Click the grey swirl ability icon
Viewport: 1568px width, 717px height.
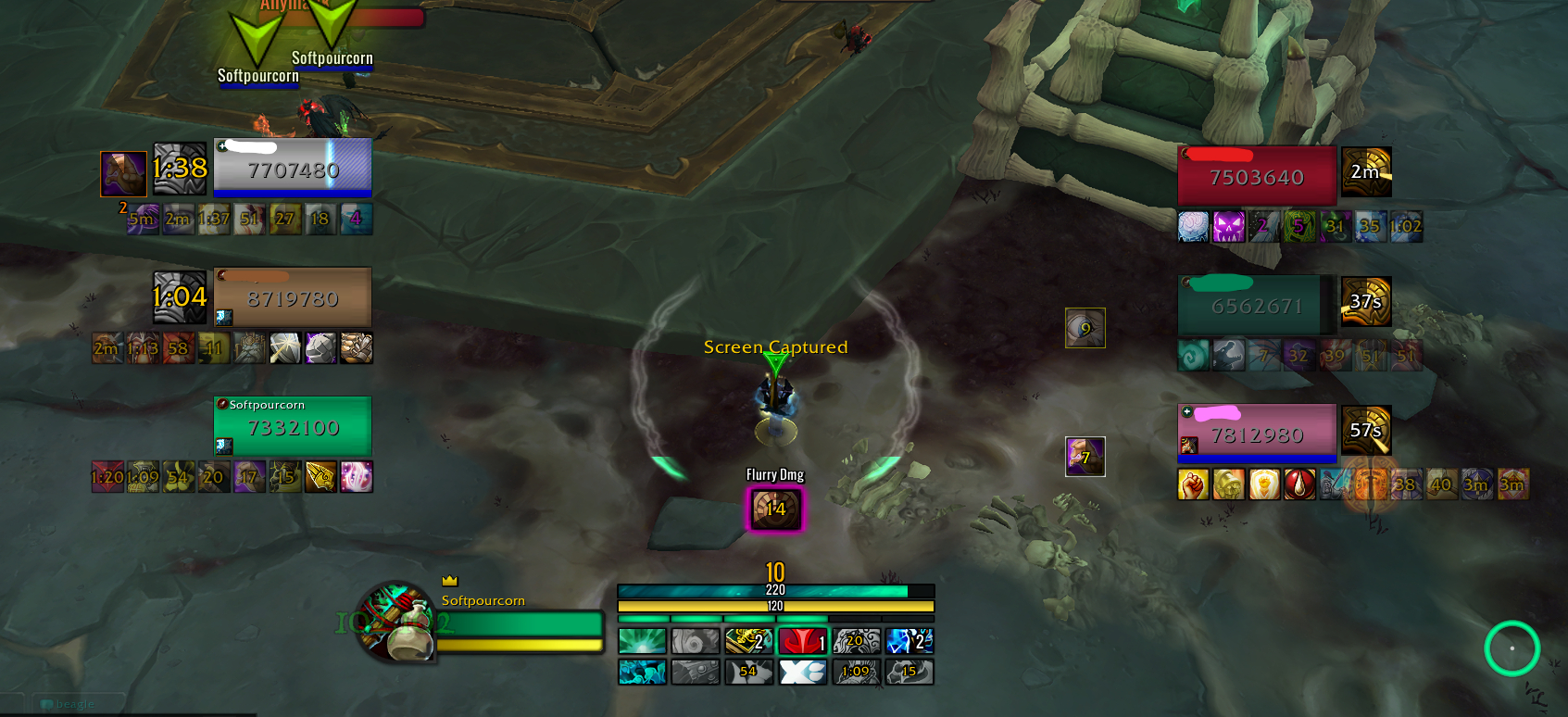point(696,641)
